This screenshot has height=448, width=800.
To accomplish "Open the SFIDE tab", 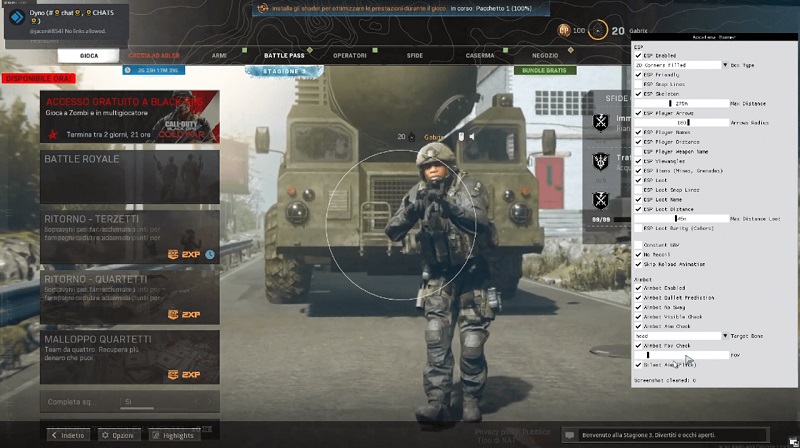I will tap(414, 56).
